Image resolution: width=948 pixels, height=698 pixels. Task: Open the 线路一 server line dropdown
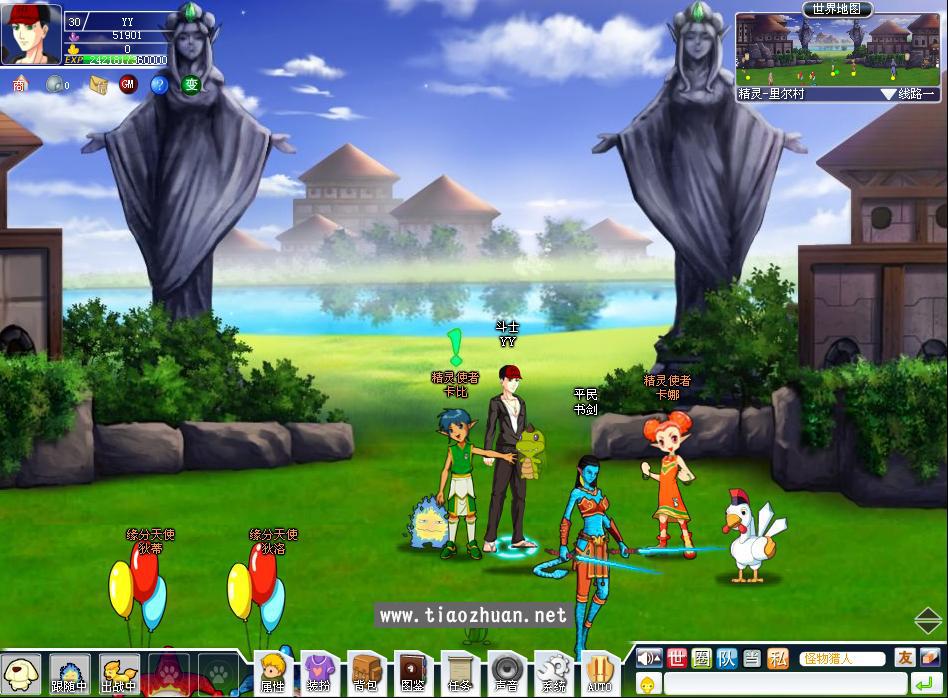coord(908,93)
